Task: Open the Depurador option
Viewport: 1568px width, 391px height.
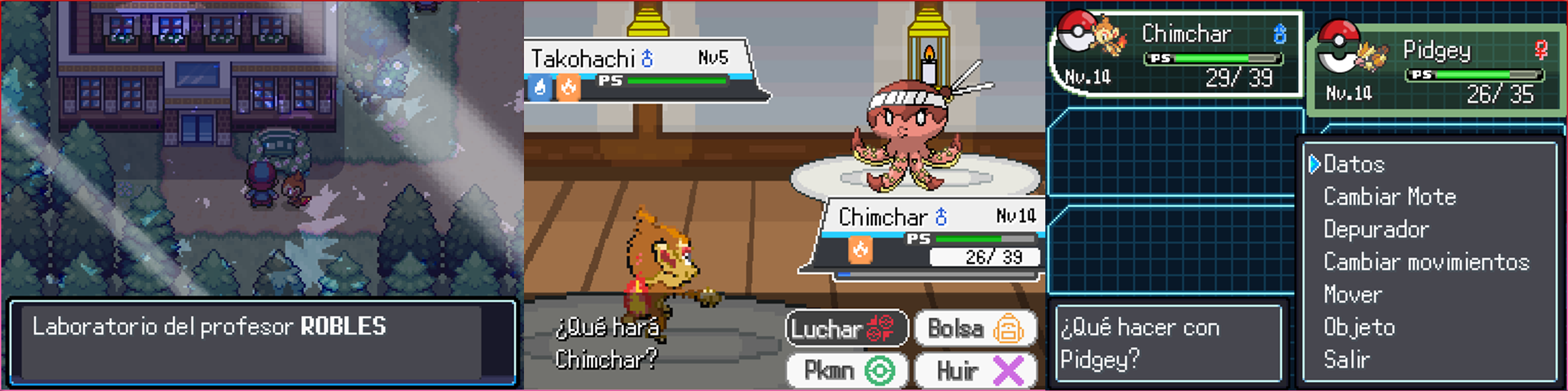Action: [1376, 230]
